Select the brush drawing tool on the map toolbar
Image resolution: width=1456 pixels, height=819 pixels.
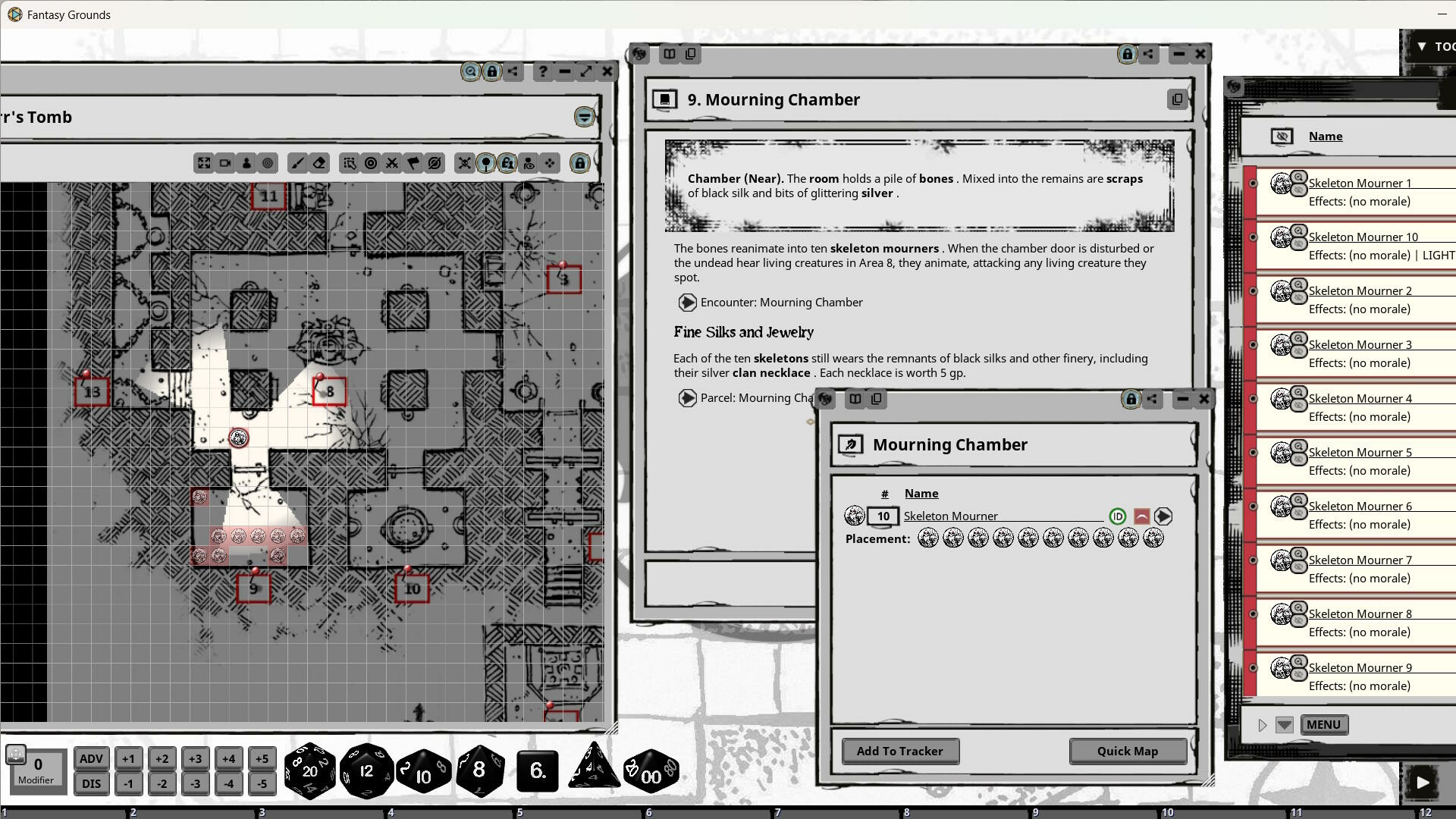click(x=299, y=163)
